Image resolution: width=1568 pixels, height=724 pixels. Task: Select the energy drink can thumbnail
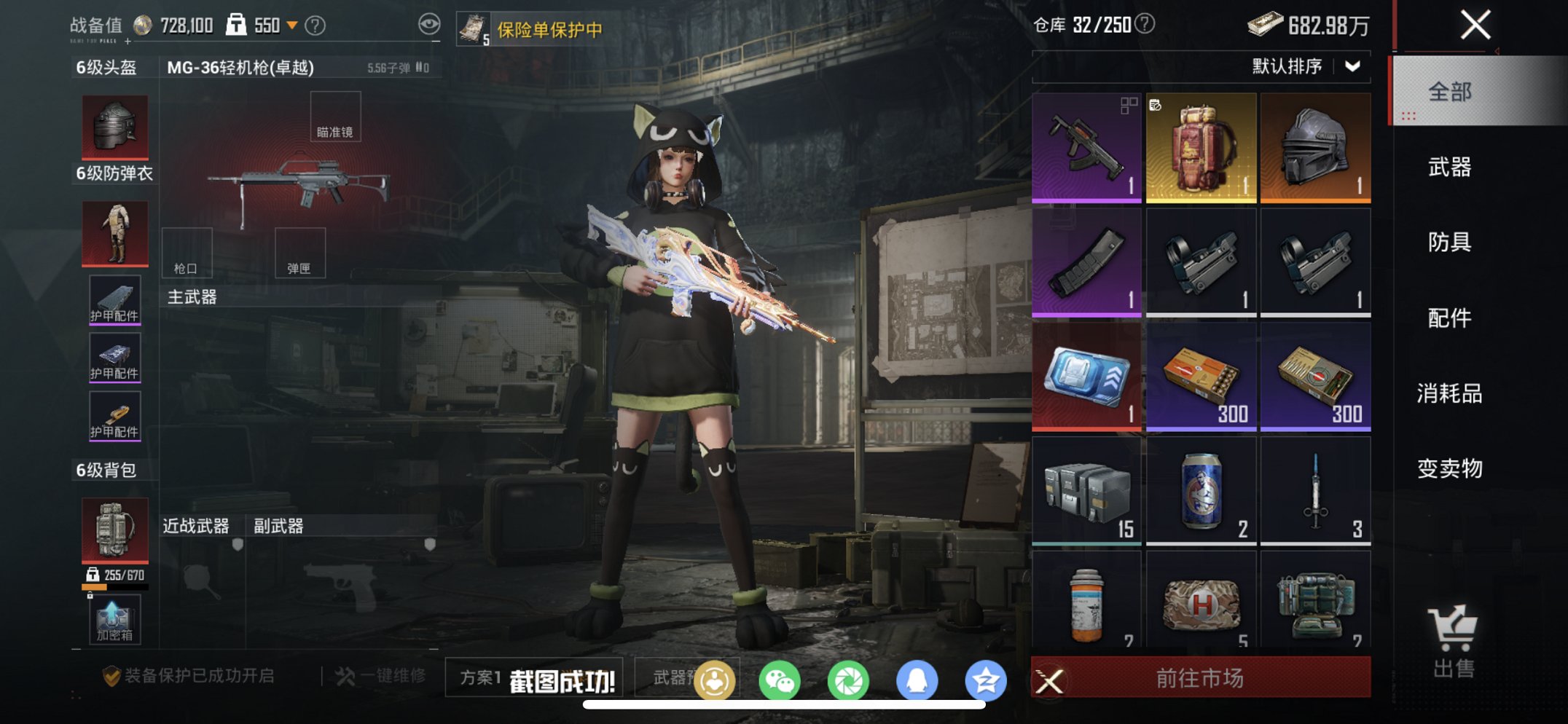pos(1201,490)
